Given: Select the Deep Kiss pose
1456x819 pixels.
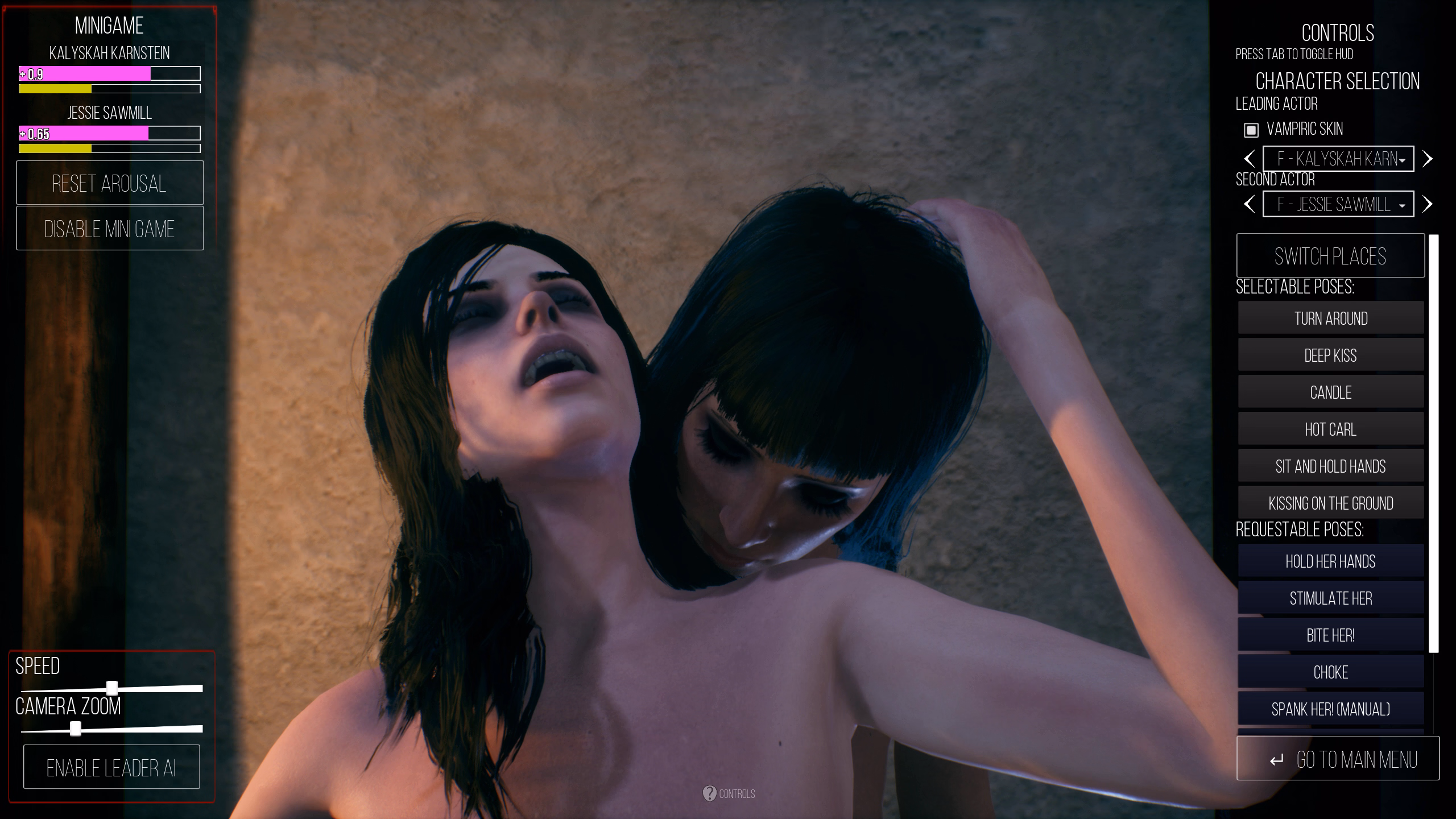Looking at the screenshot, I should pos(1331,354).
